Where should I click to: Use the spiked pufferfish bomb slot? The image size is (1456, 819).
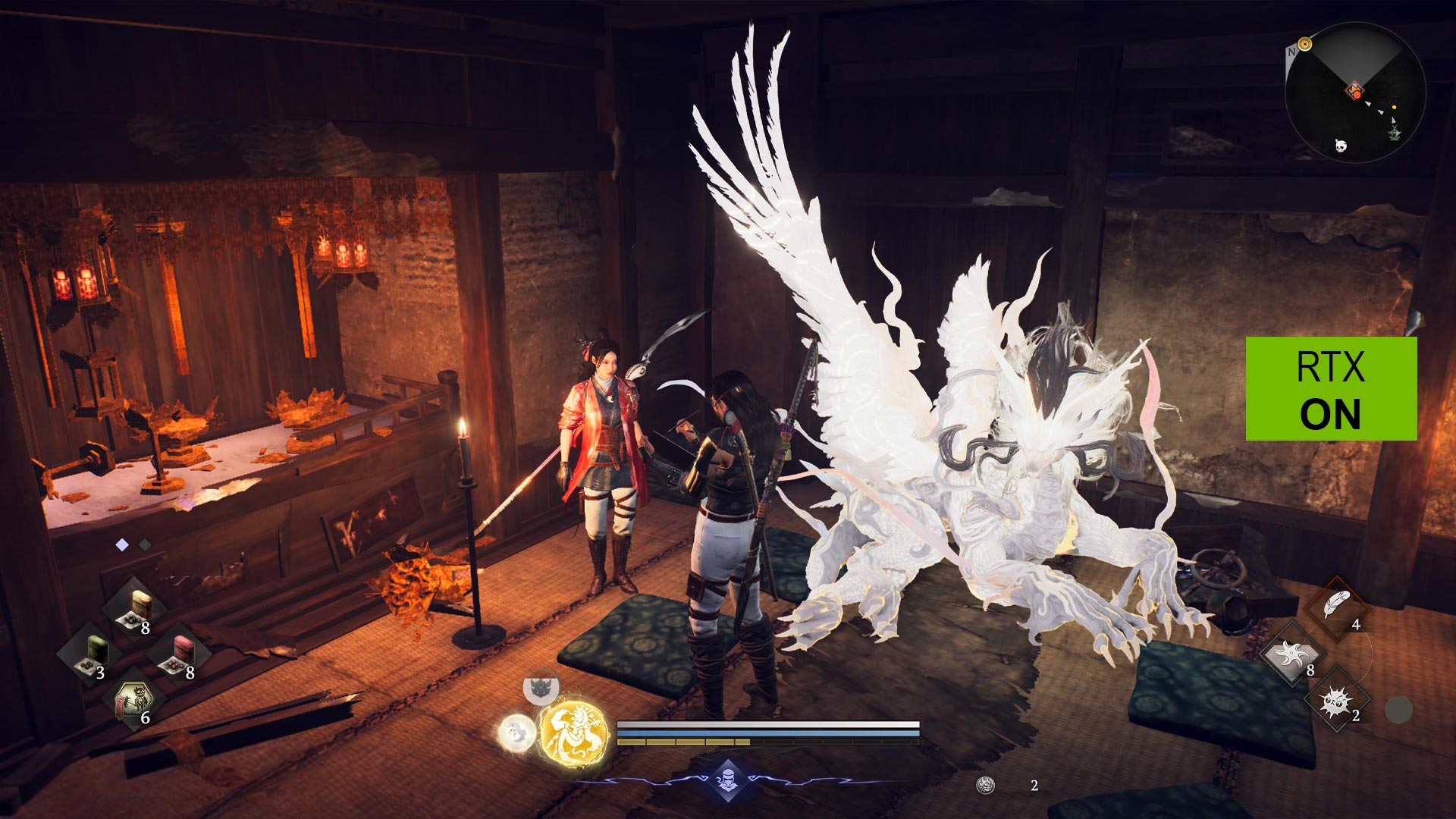tap(1337, 701)
